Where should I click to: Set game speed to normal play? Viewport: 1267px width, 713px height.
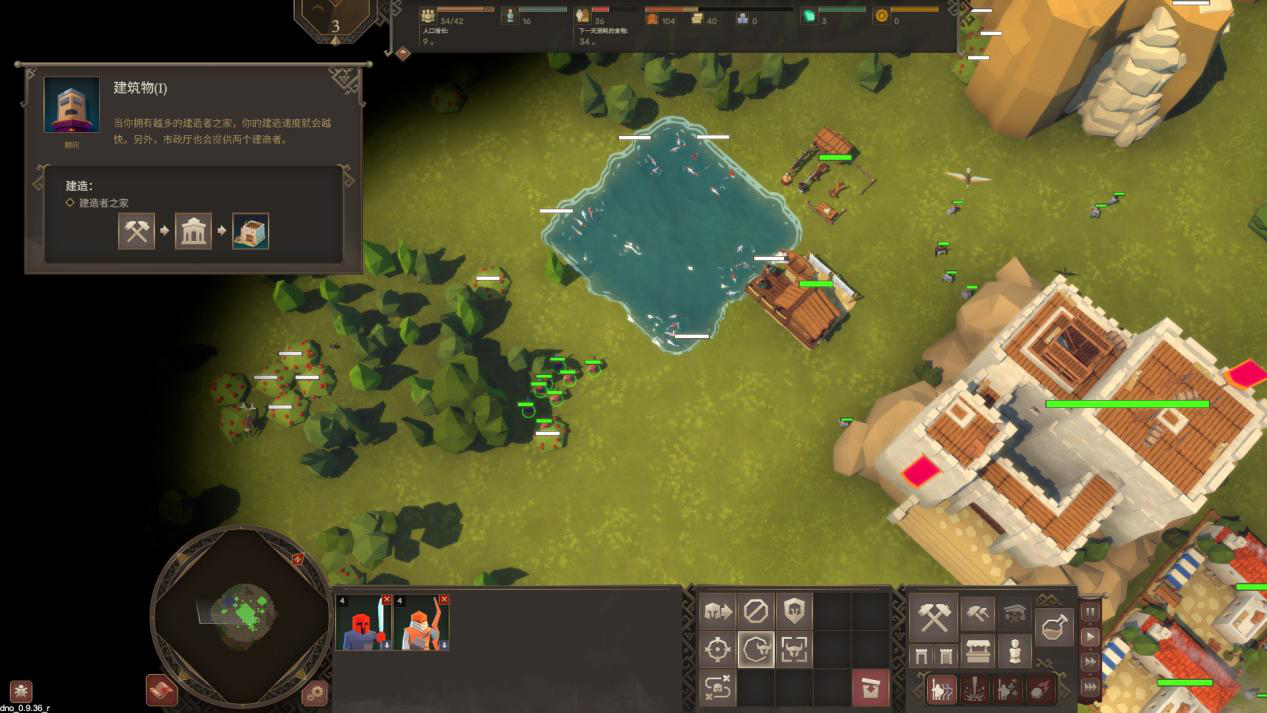1090,637
